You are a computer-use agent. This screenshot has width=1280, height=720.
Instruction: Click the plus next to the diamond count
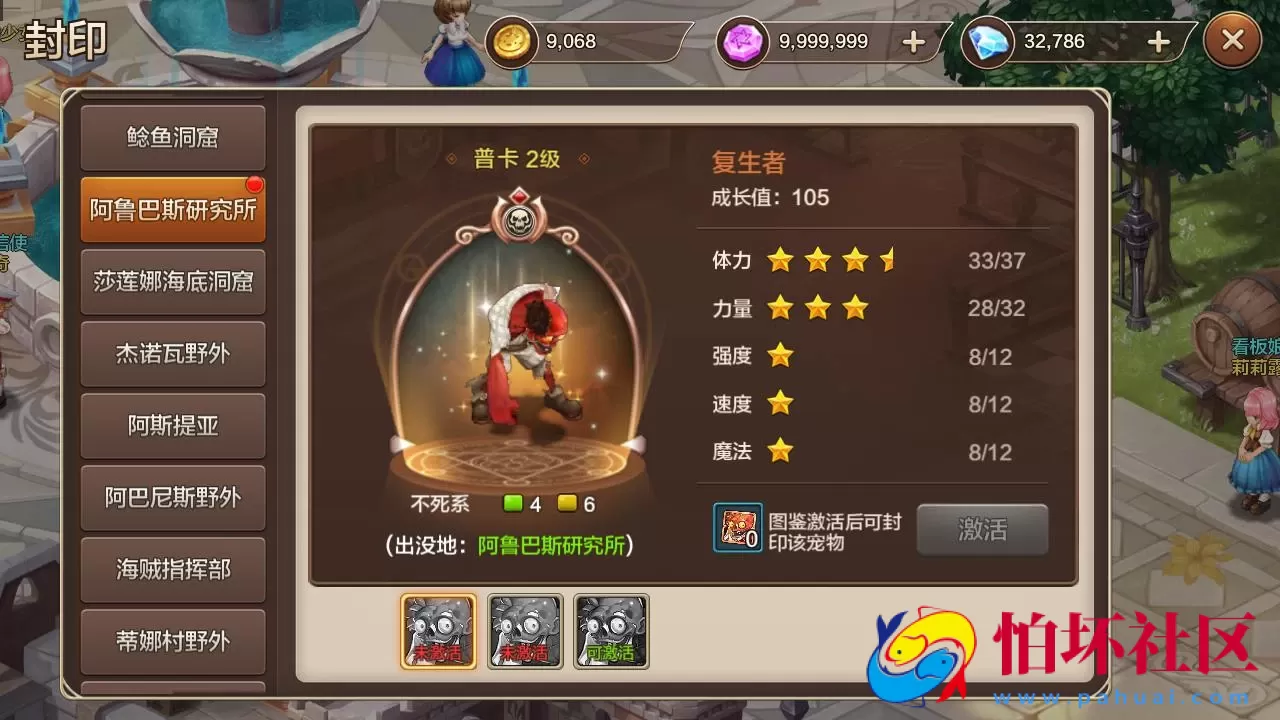click(x=1157, y=42)
